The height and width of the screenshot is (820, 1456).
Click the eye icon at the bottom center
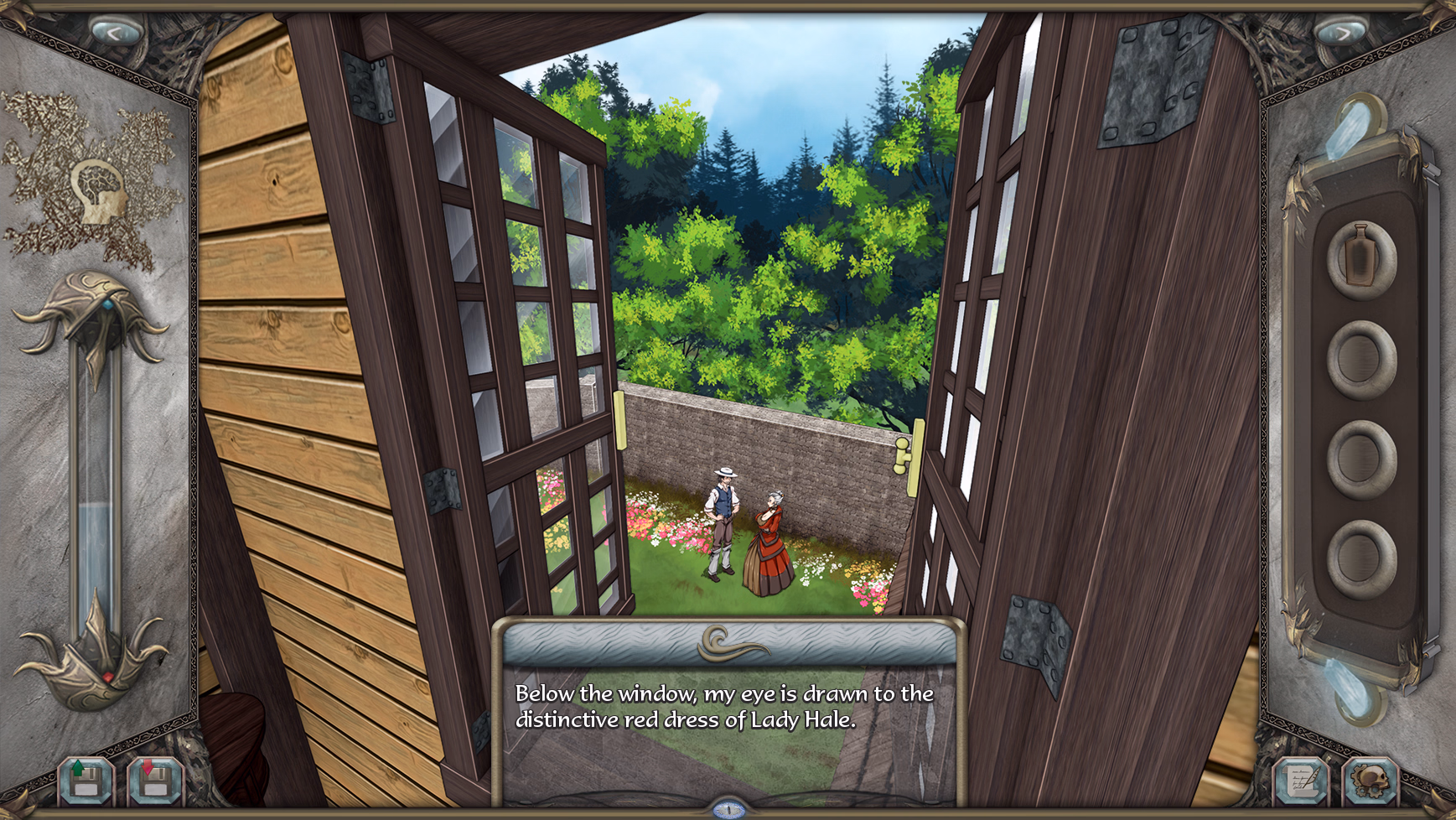[x=728, y=811]
